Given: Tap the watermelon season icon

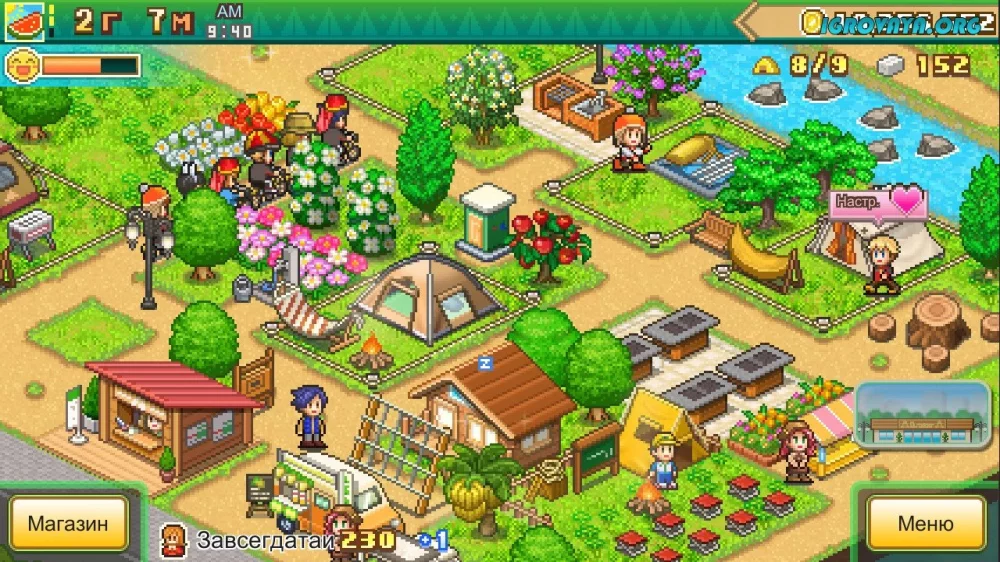Looking at the screenshot, I should pyautogui.click(x=22, y=21).
